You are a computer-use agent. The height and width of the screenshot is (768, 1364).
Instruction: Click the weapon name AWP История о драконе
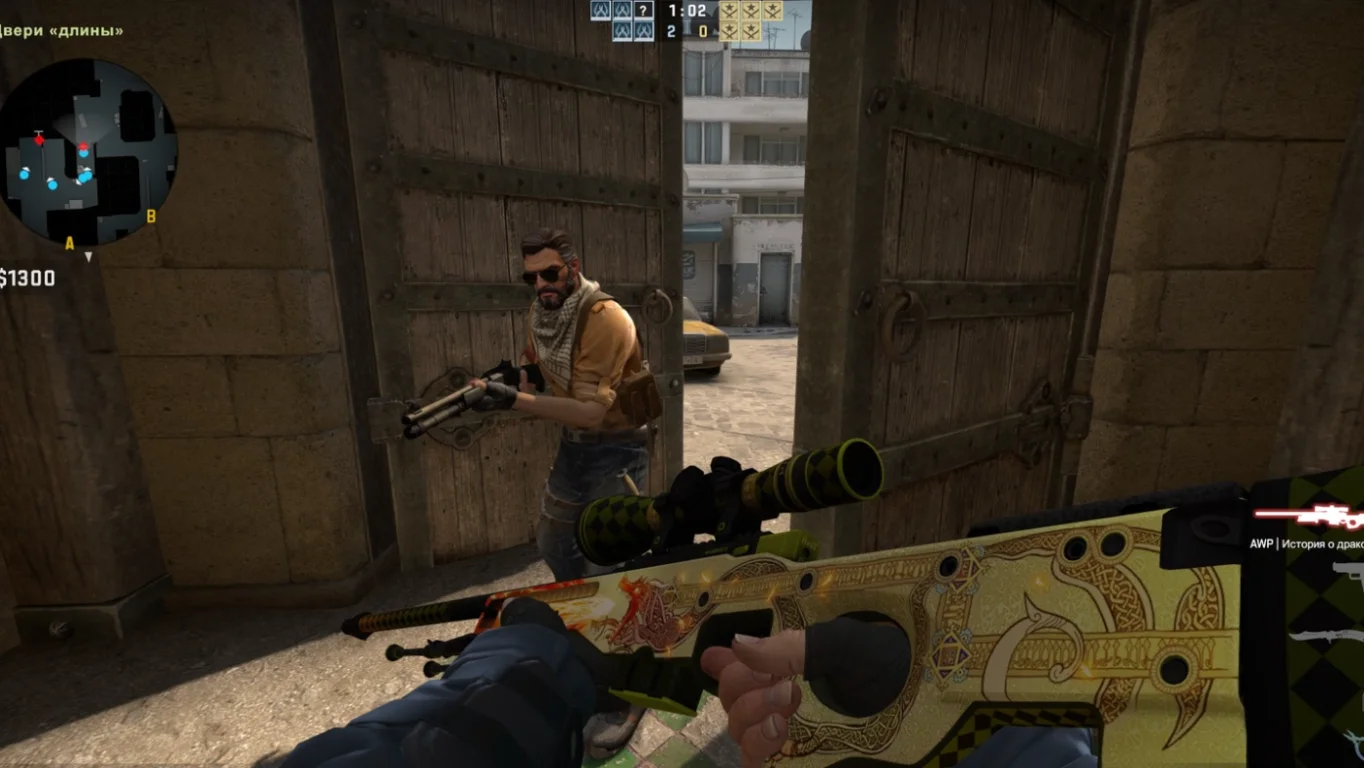coord(1305,544)
